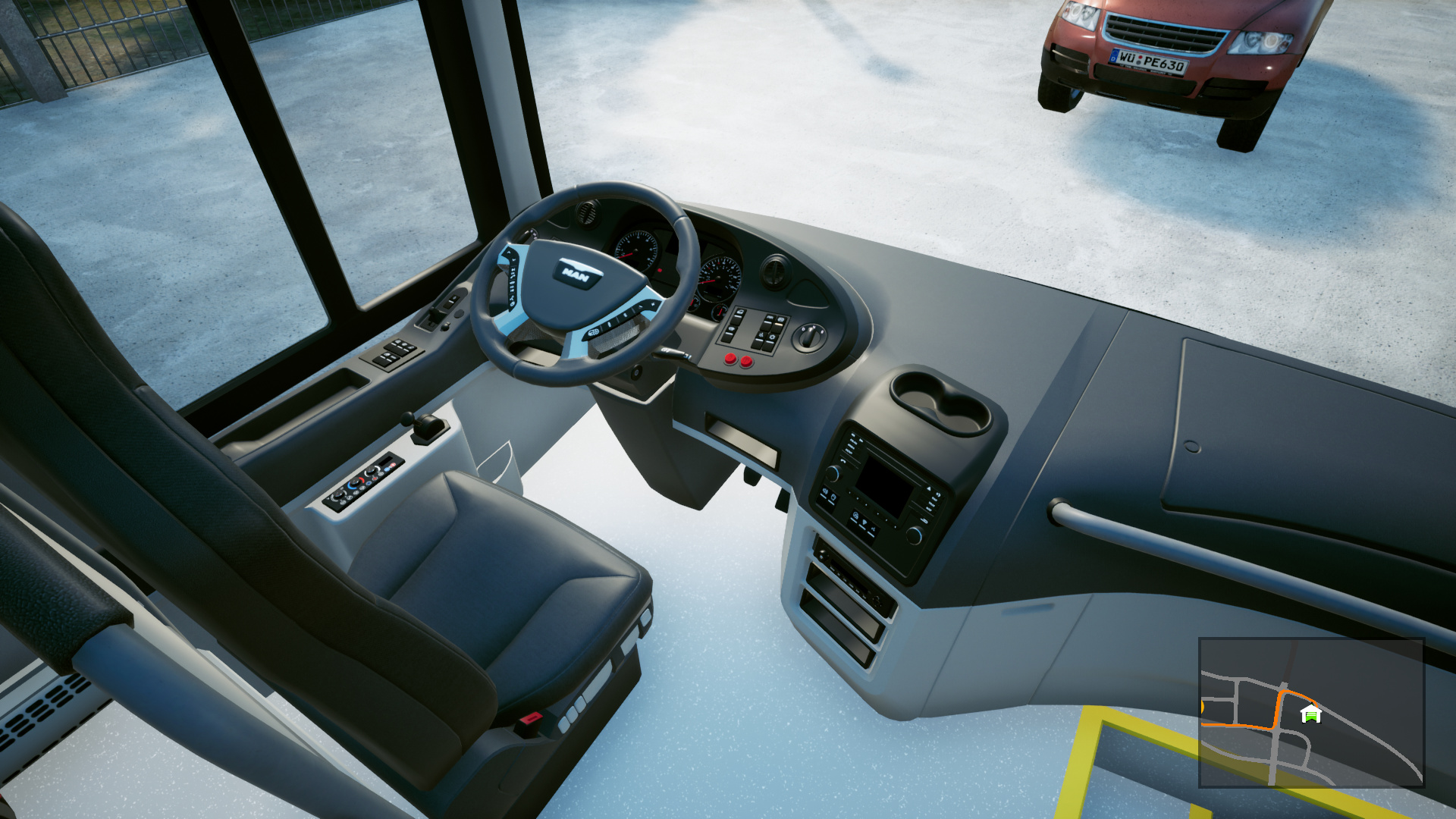
Task: Select the green house marker on the minimap
Action: click(1310, 714)
